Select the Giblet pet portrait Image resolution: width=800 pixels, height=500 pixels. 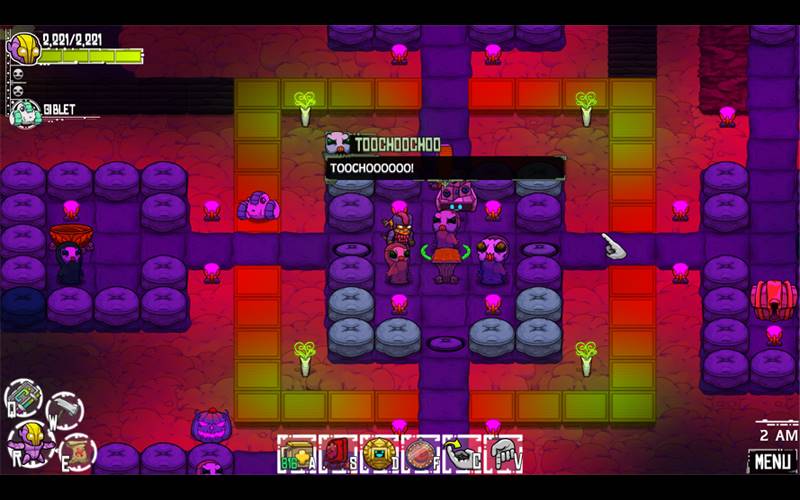tap(24, 112)
